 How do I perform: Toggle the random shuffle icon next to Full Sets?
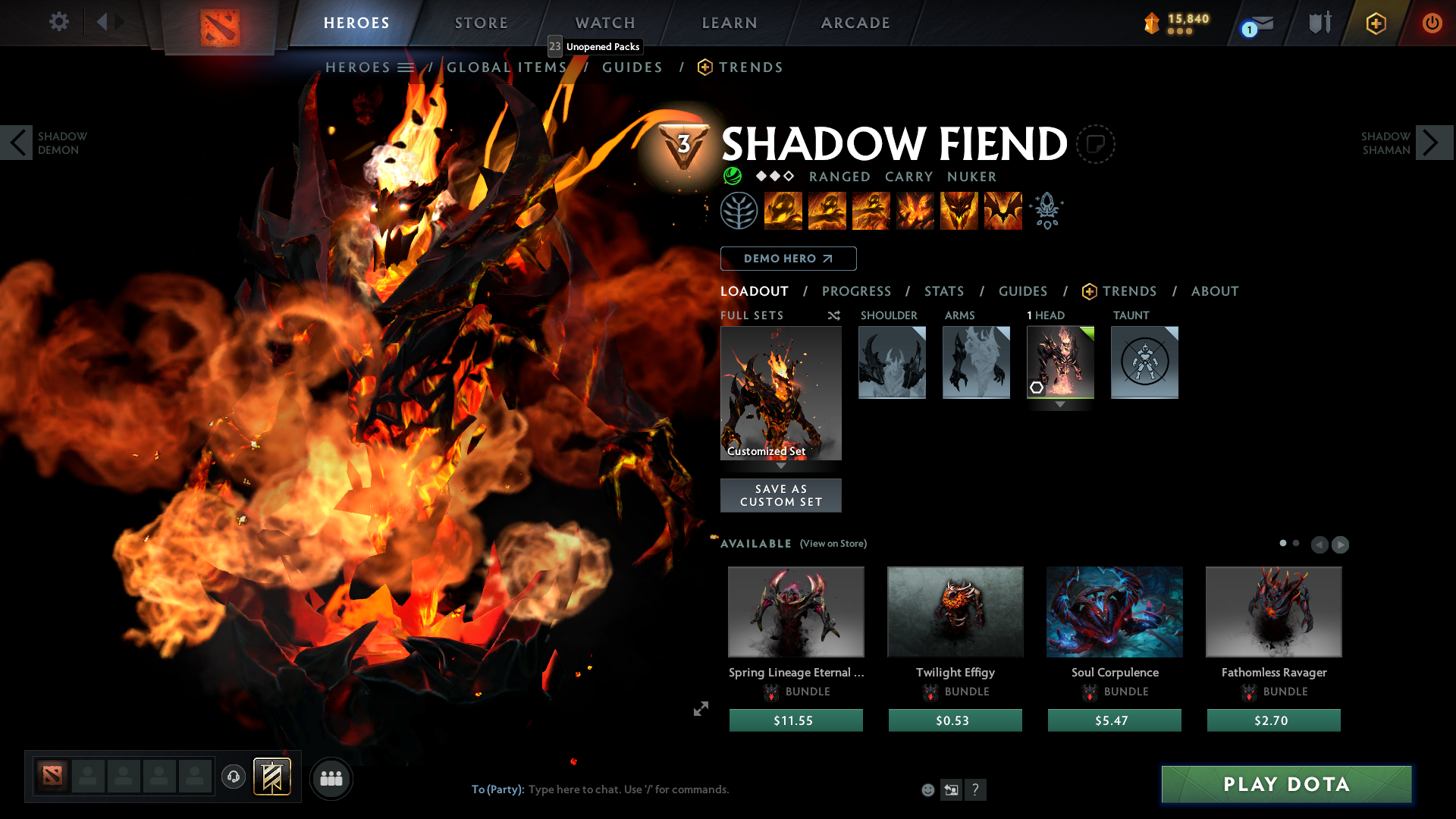click(x=833, y=315)
